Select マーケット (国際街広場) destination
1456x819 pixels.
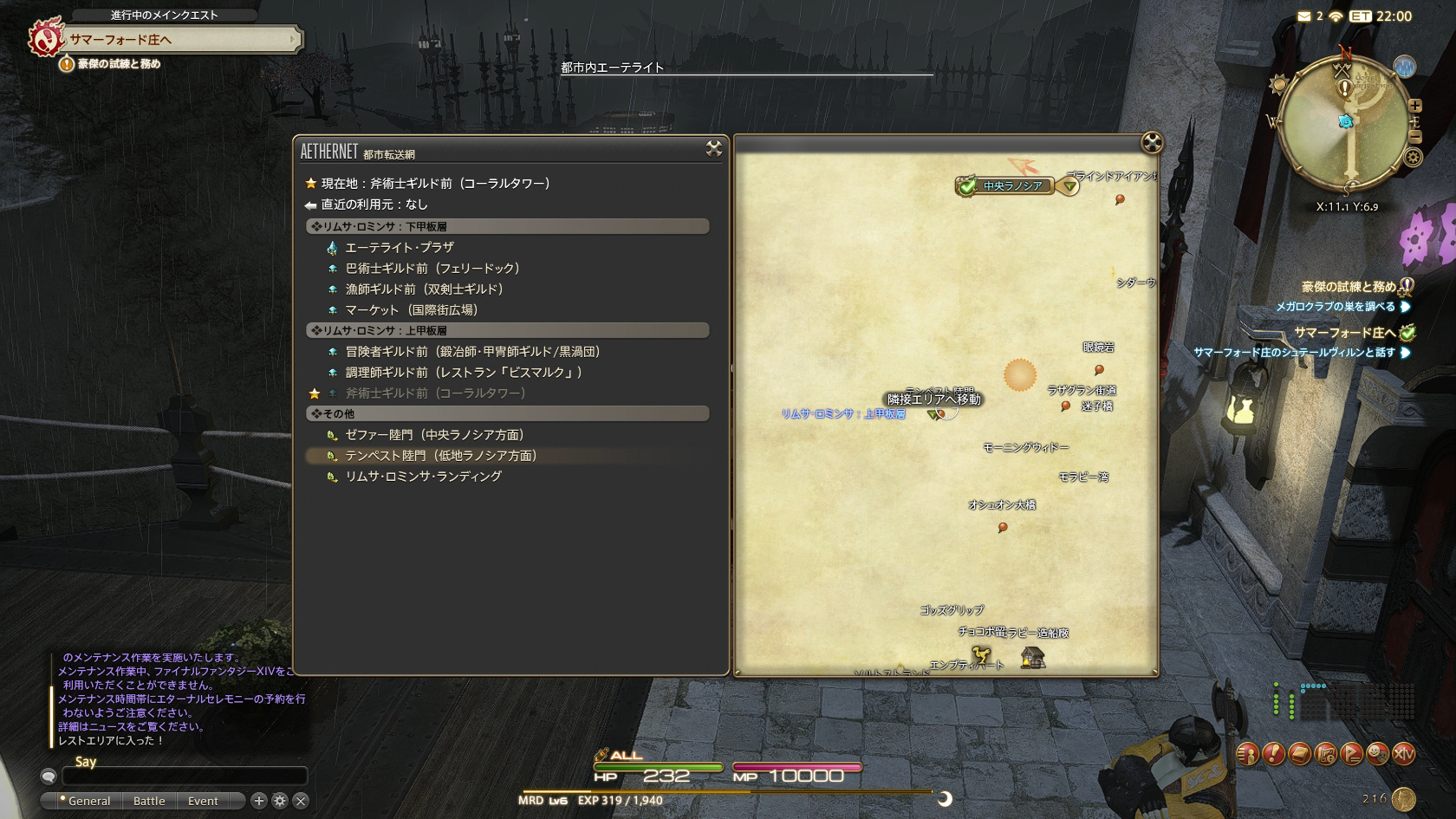point(411,310)
